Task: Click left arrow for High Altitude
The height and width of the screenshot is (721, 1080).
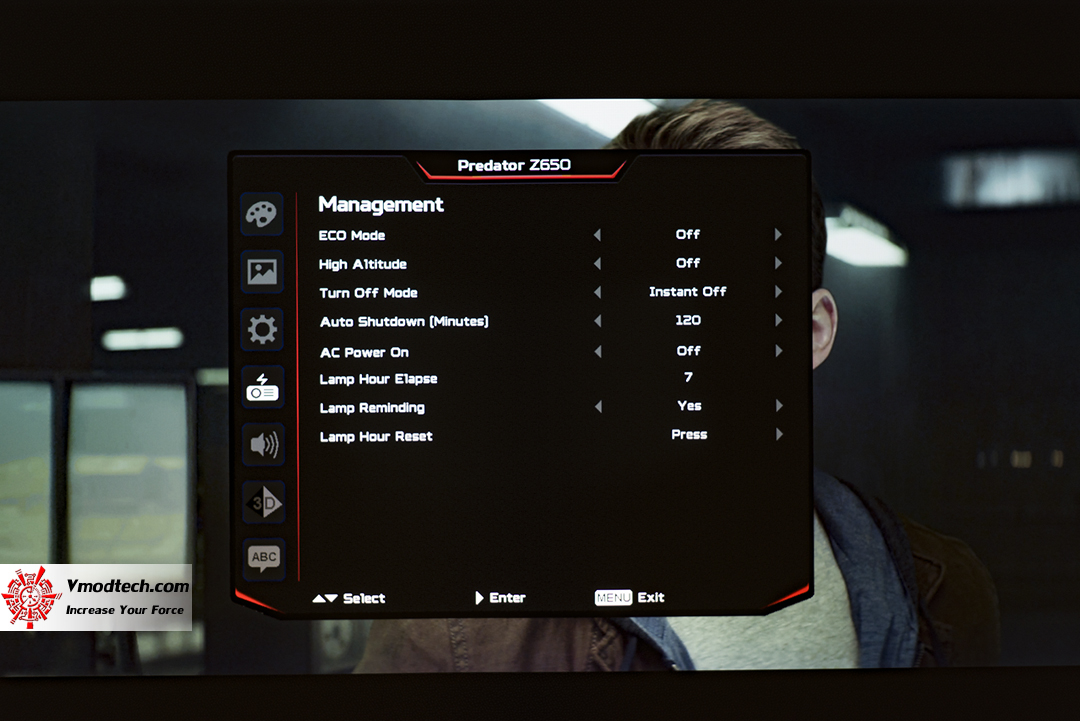Action: click(x=597, y=264)
